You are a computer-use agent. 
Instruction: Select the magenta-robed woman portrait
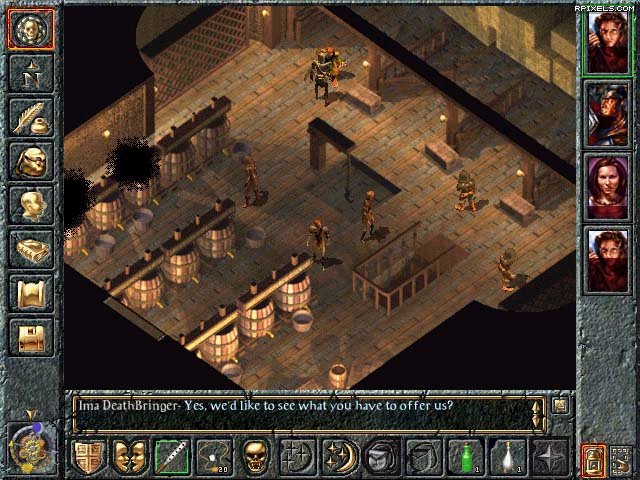pyautogui.click(x=607, y=186)
